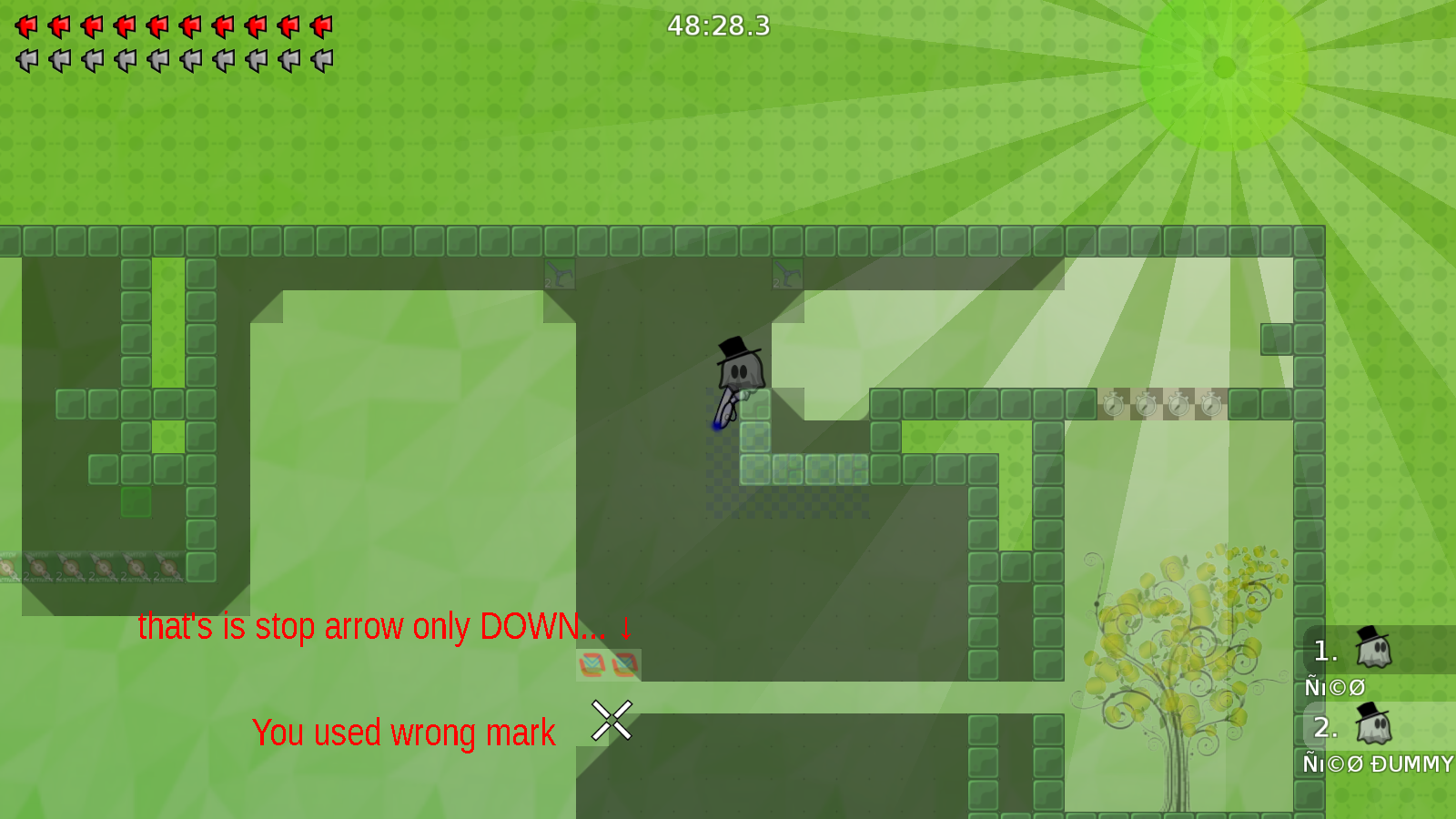
Task: Click the rightmost stopwatch tile in the row
Action: coord(1210,405)
